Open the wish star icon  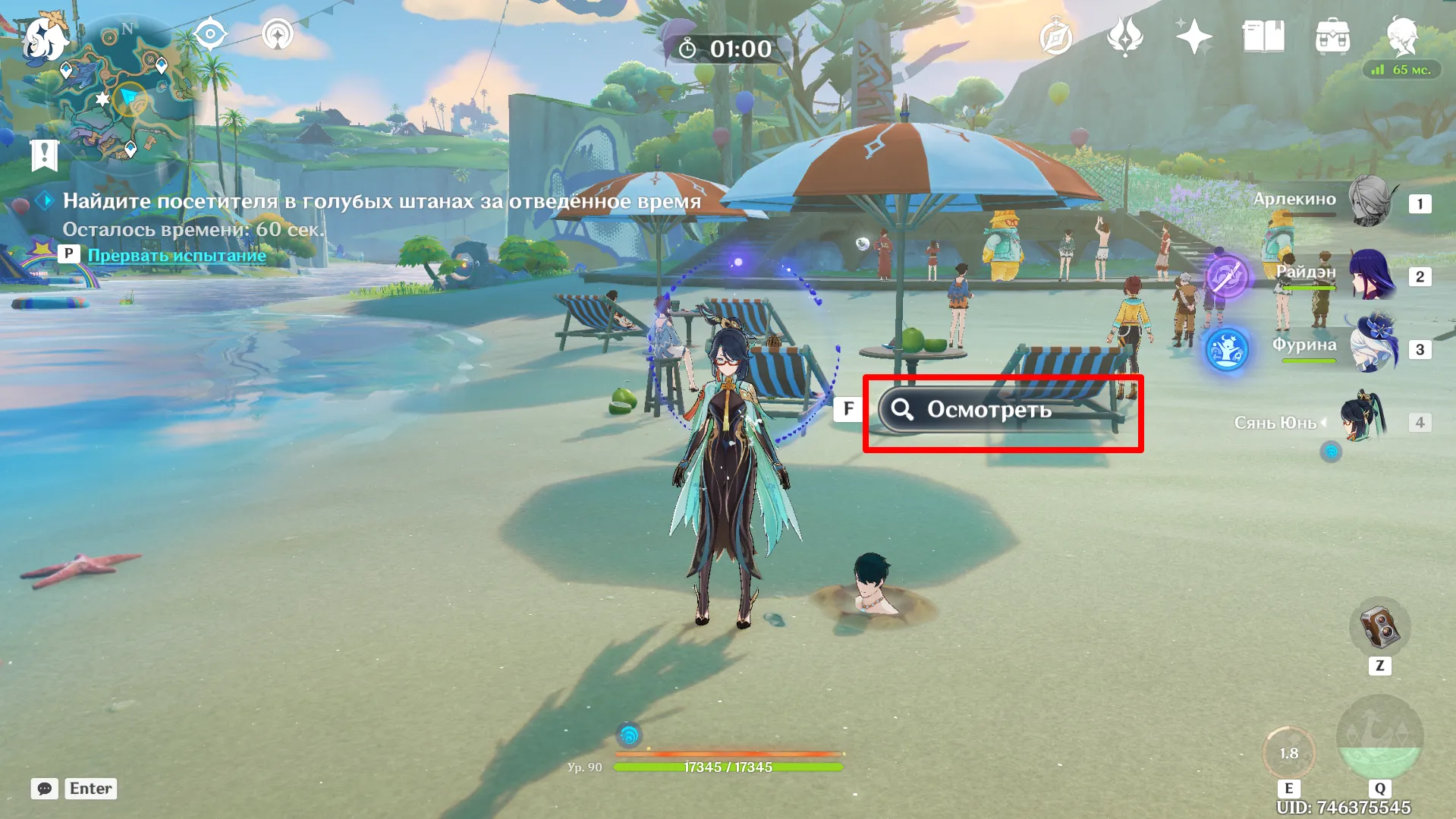[x=1193, y=36]
